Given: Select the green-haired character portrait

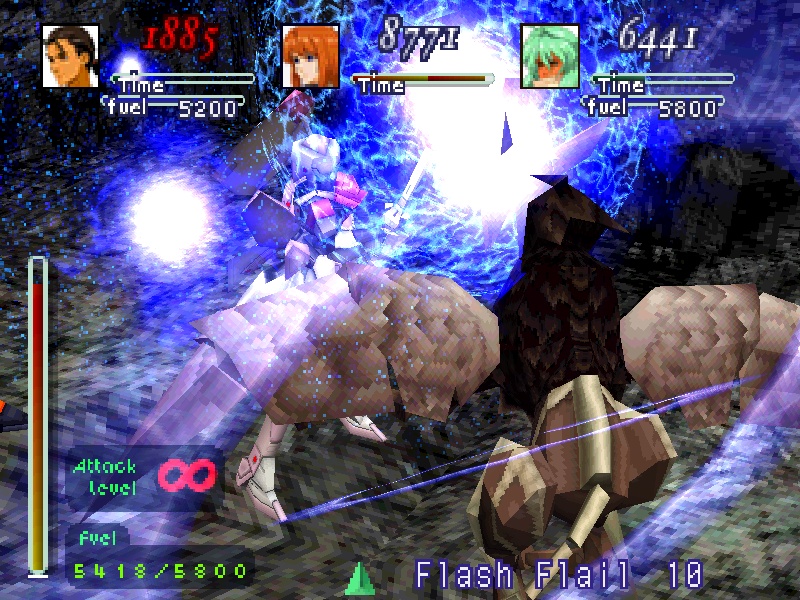Looking at the screenshot, I should [x=550, y=56].
